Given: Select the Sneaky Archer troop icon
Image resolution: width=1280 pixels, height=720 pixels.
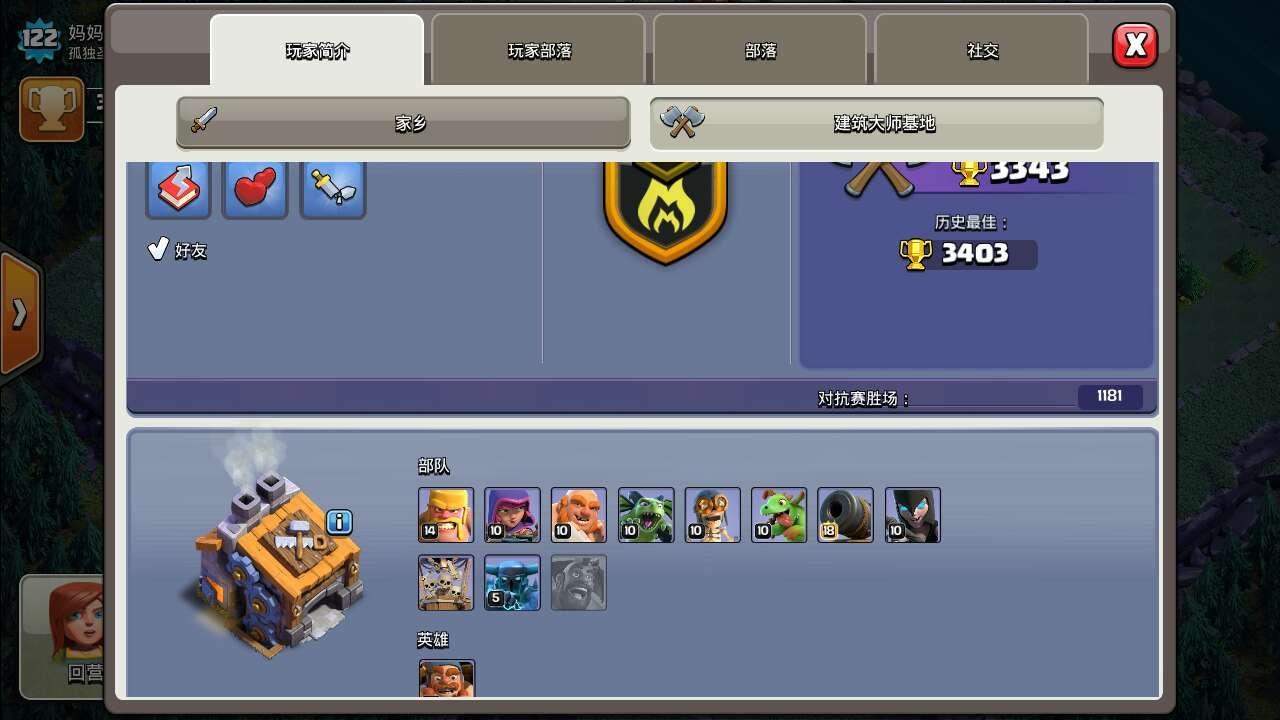Looking at the screenshot, I should [512, 515].
